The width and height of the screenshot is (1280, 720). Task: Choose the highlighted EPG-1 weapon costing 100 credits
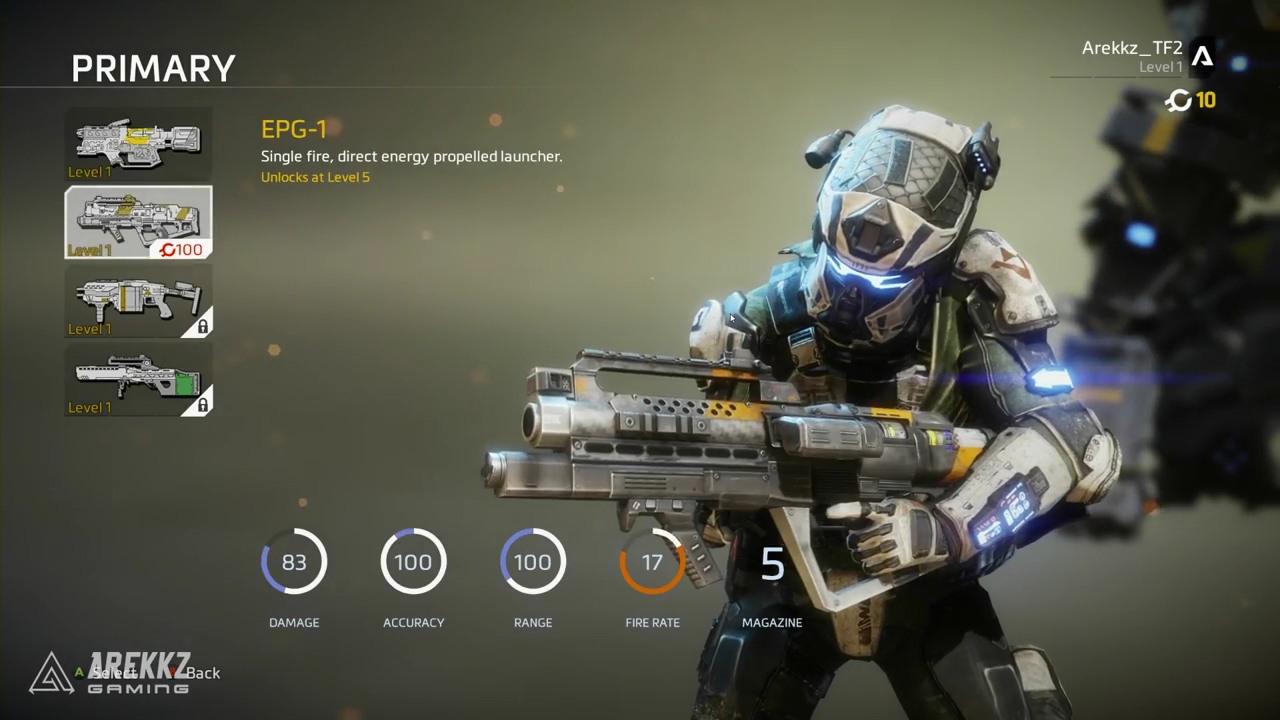click(138, 222)
